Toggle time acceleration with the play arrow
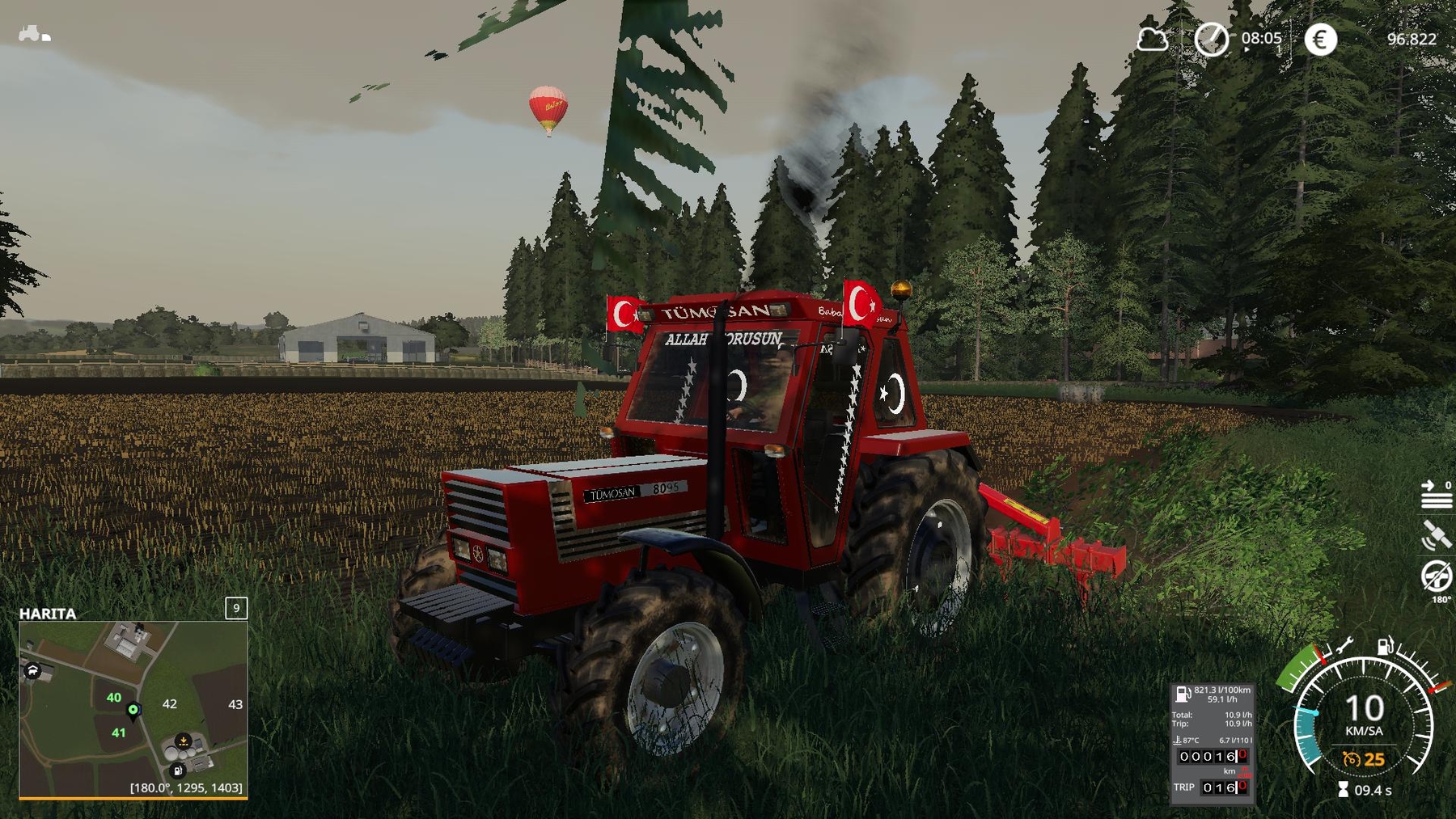 coord(1246,49)
